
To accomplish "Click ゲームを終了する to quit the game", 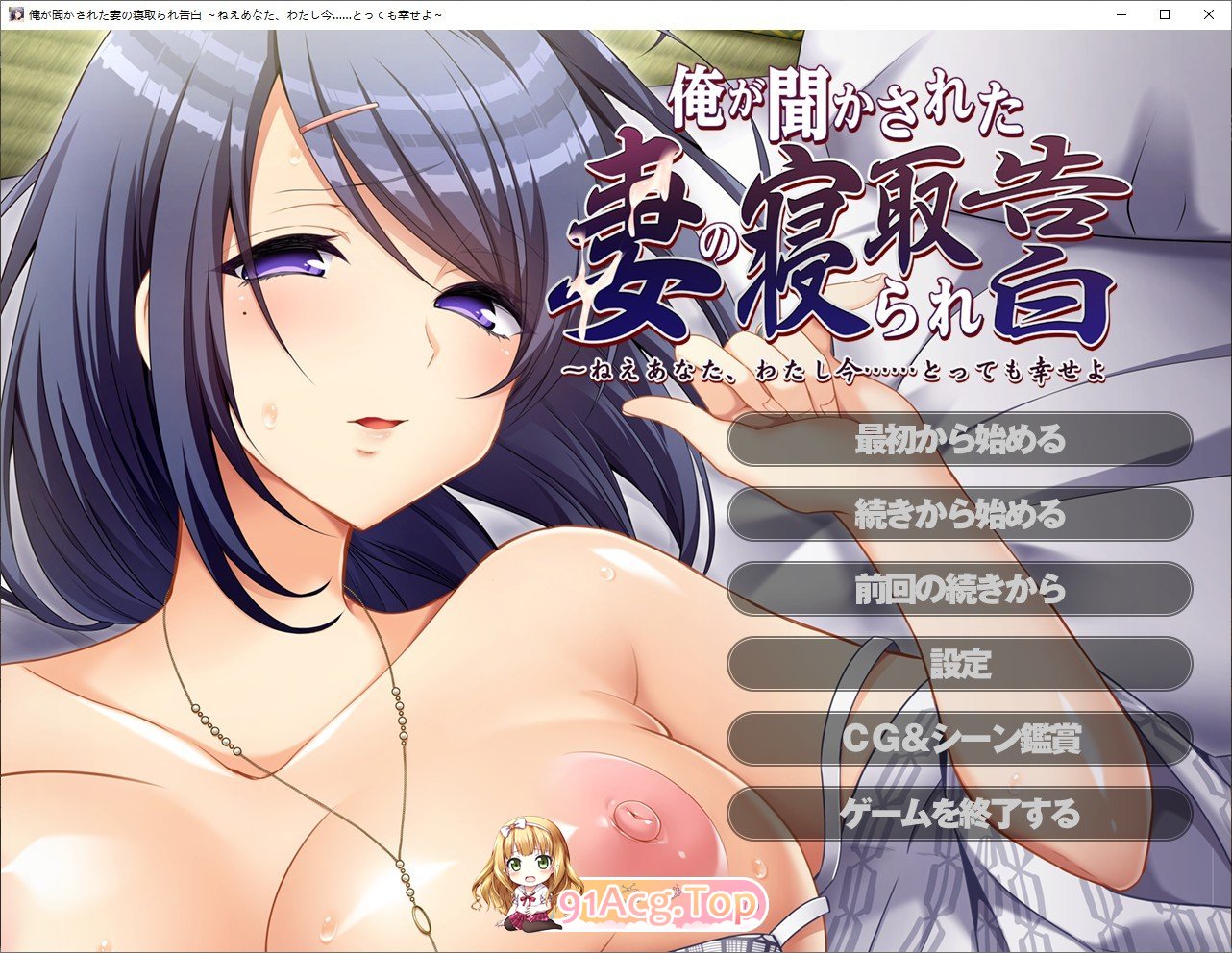I will (957, 812).
